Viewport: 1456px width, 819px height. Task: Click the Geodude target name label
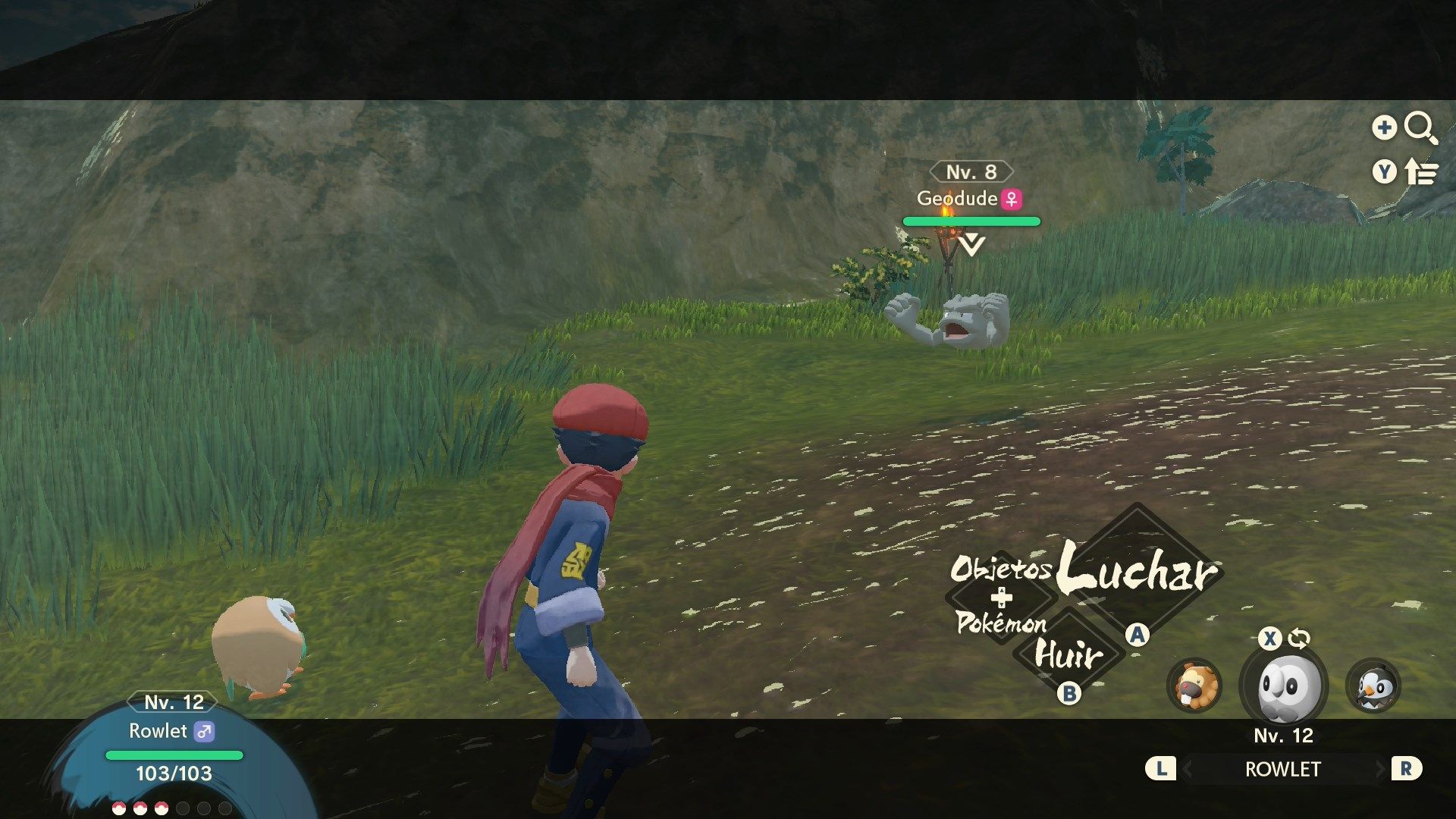[957, 199]
